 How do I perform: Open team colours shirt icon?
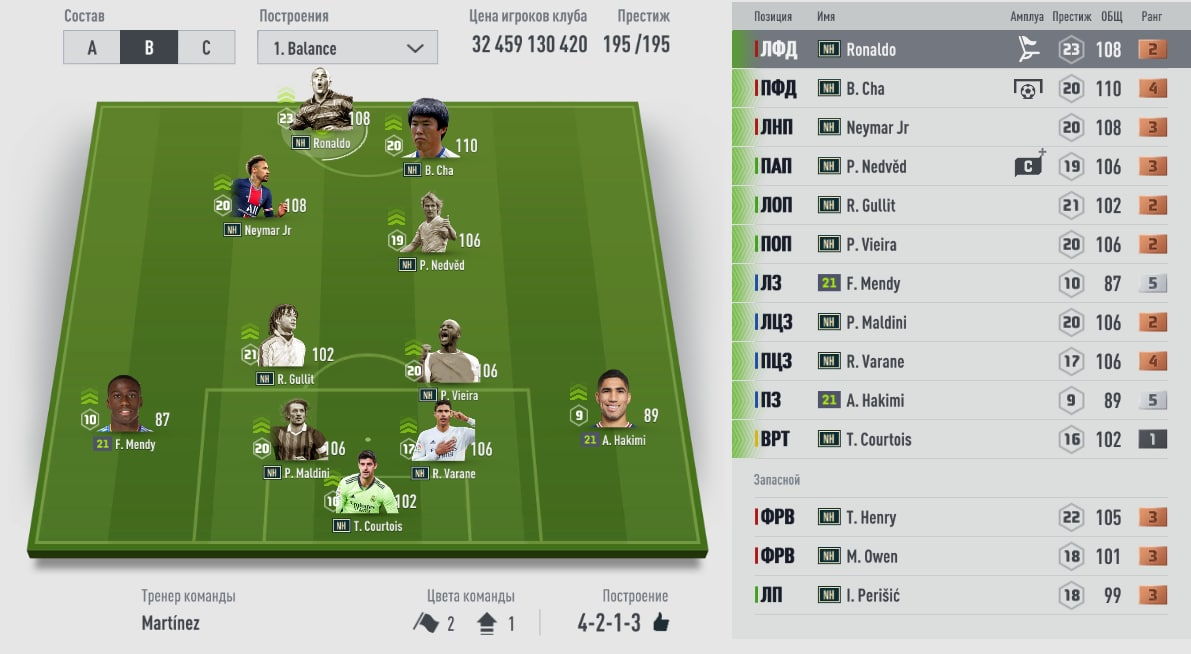(x=488, y=623)
